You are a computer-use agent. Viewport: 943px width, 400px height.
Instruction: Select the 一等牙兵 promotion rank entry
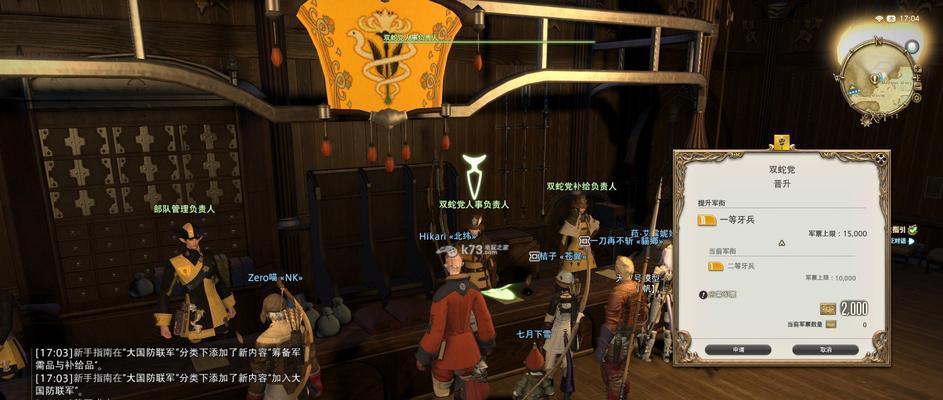[x=740, y=220]
